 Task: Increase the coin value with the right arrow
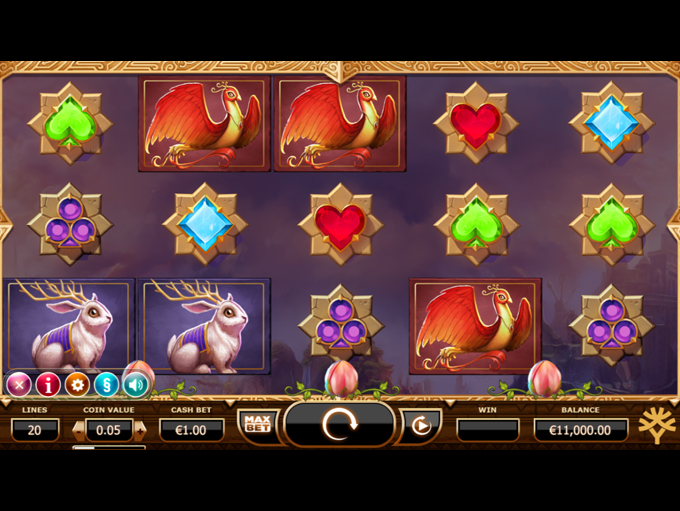click(140, 430)
